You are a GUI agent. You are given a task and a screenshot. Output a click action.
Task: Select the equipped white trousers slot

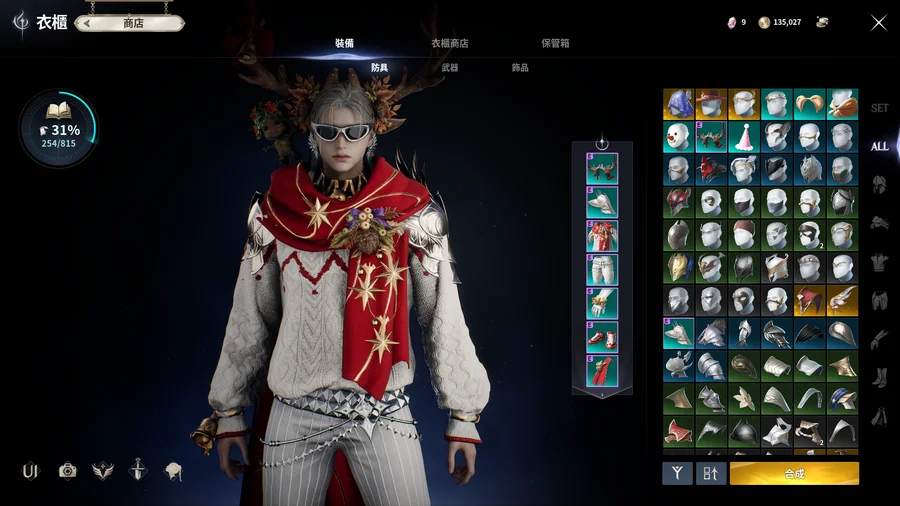[x=602, y=269]
